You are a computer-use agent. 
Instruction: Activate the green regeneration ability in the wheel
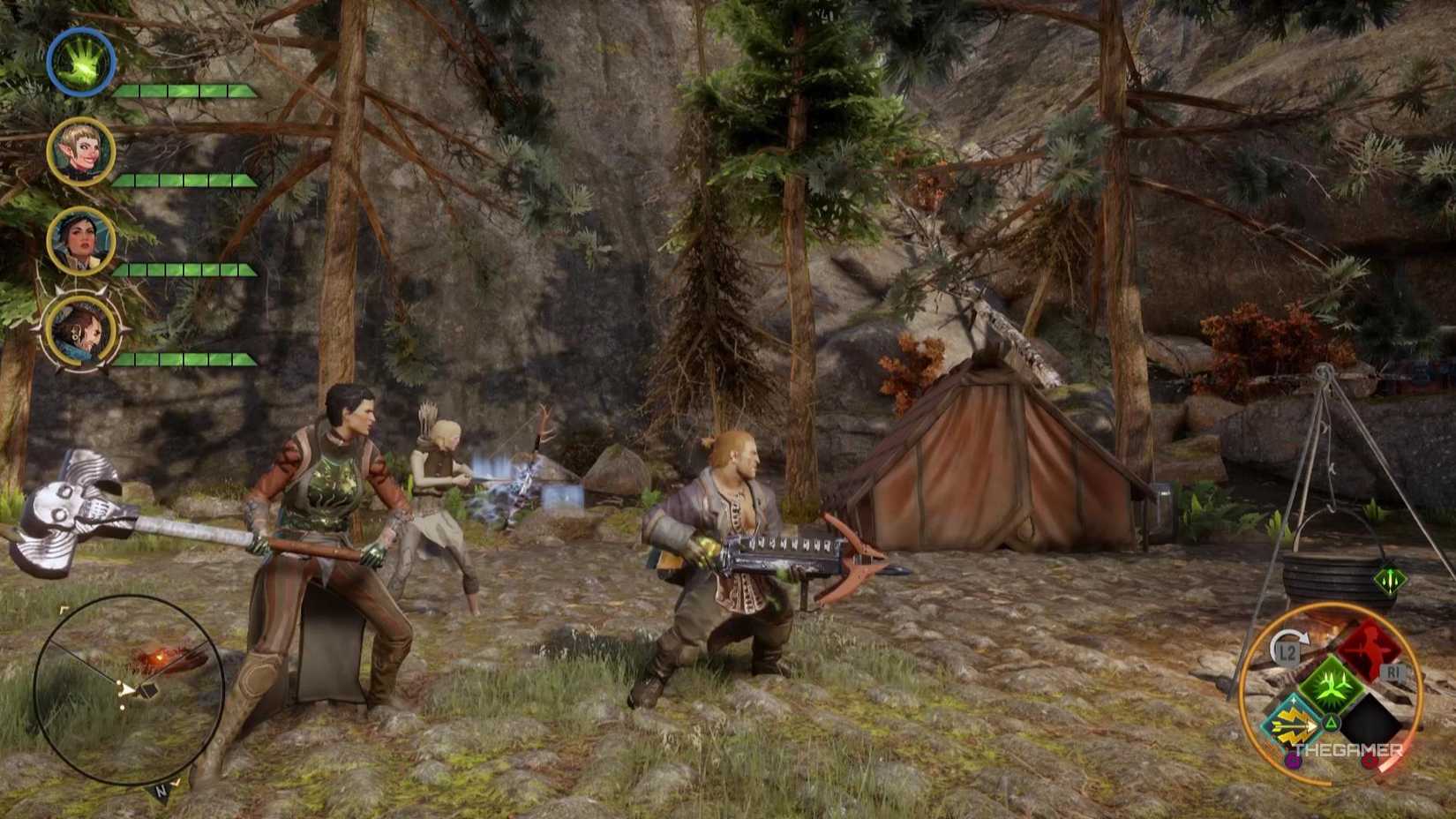1331,685
